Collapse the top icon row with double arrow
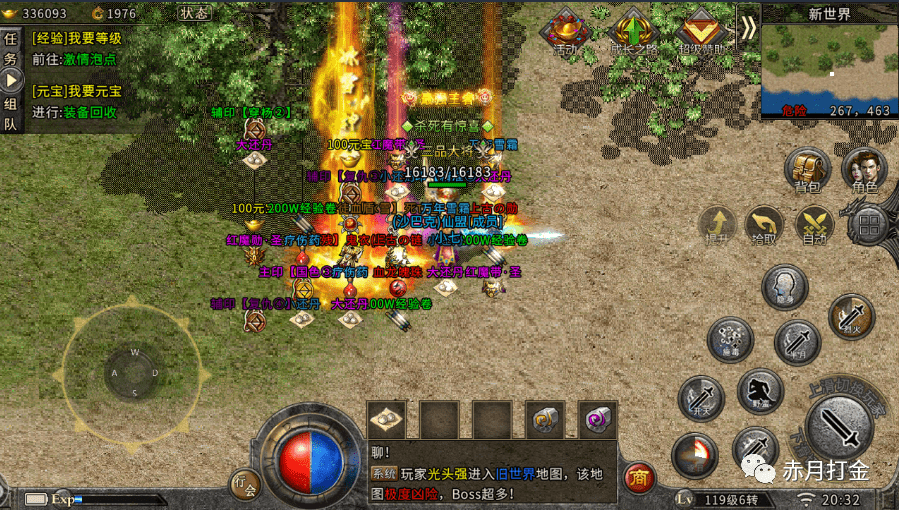 [x=748, y=27]
